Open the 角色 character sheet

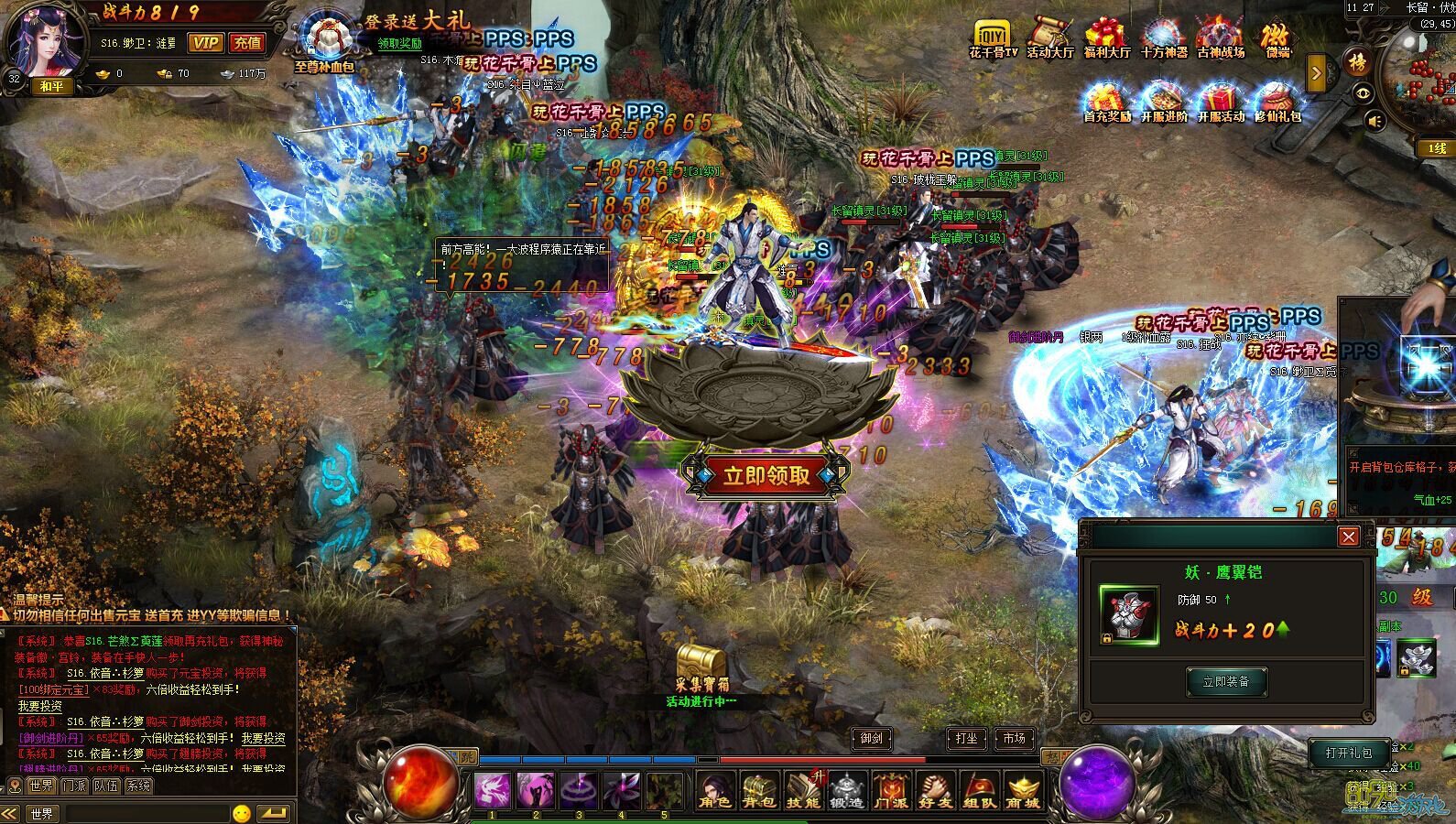pos(715,789)
